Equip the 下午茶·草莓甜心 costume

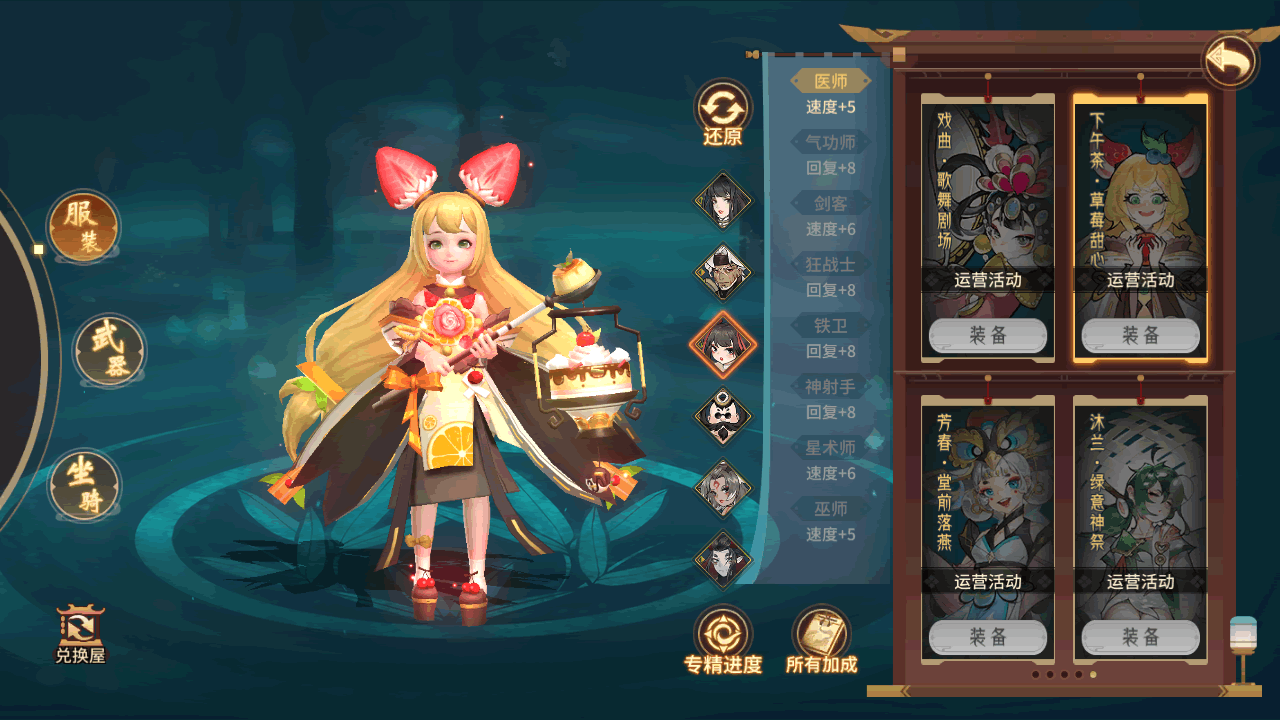(1140, 336)
